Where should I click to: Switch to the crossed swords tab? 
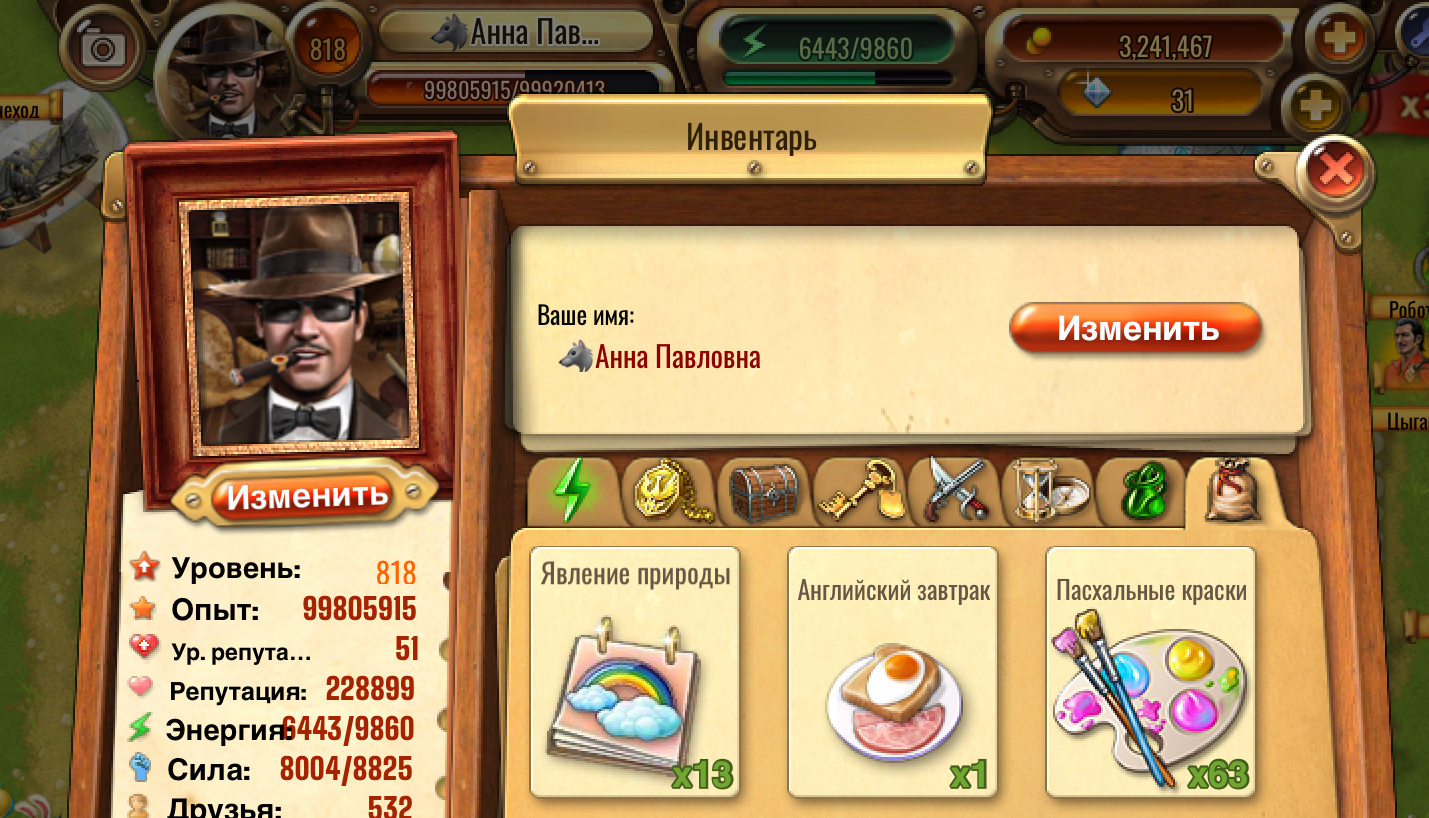954,491
